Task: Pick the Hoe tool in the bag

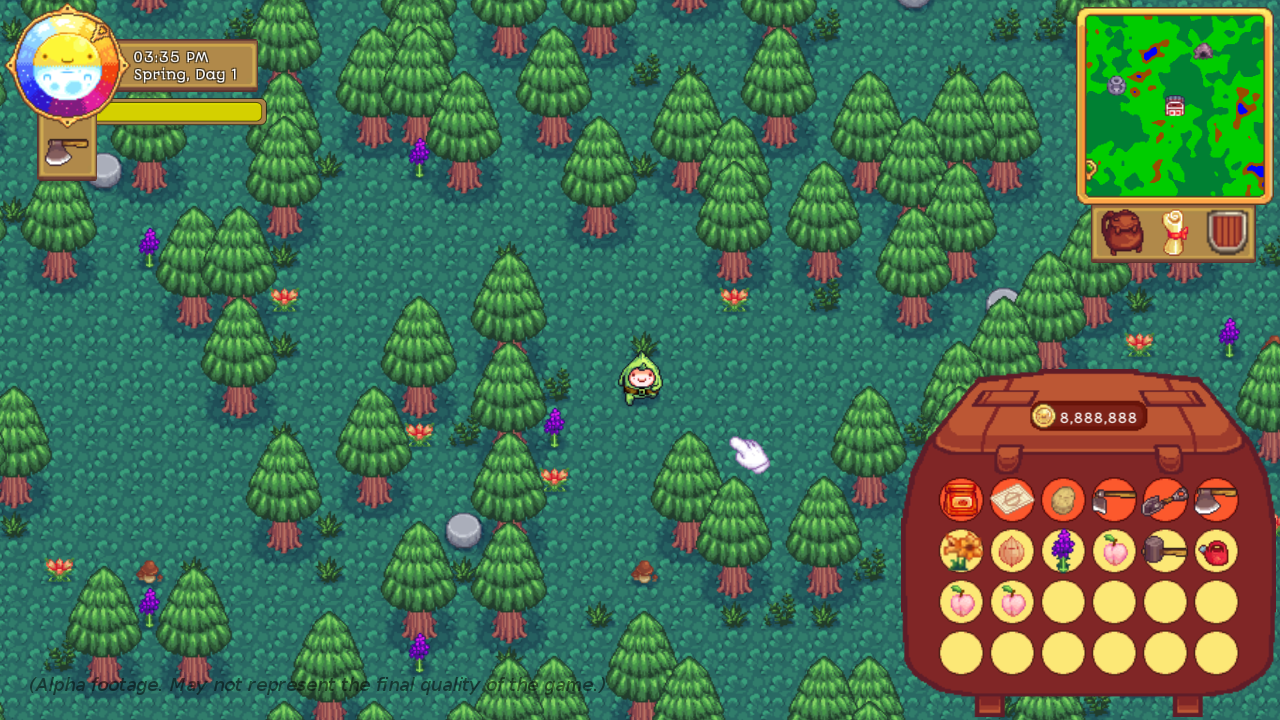Action: 1114,500
